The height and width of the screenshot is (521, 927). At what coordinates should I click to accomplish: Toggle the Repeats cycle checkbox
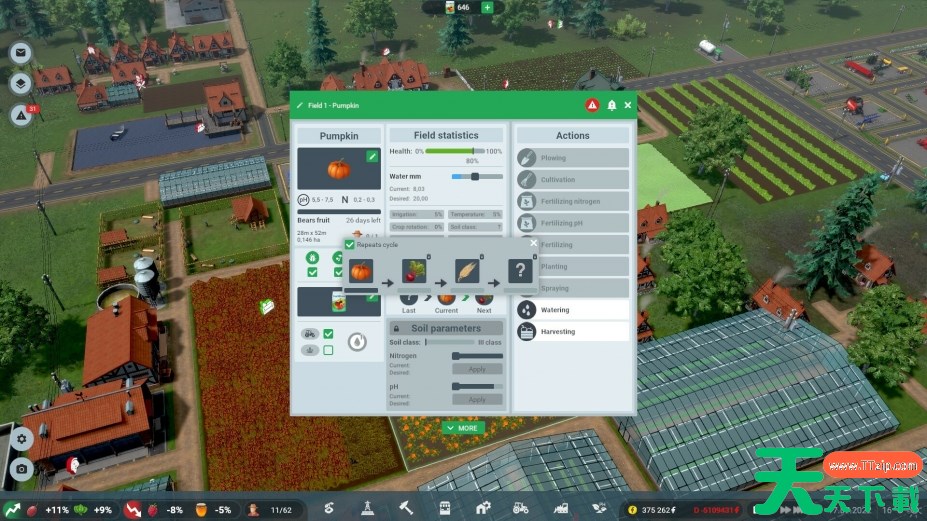tap(350, 244)
